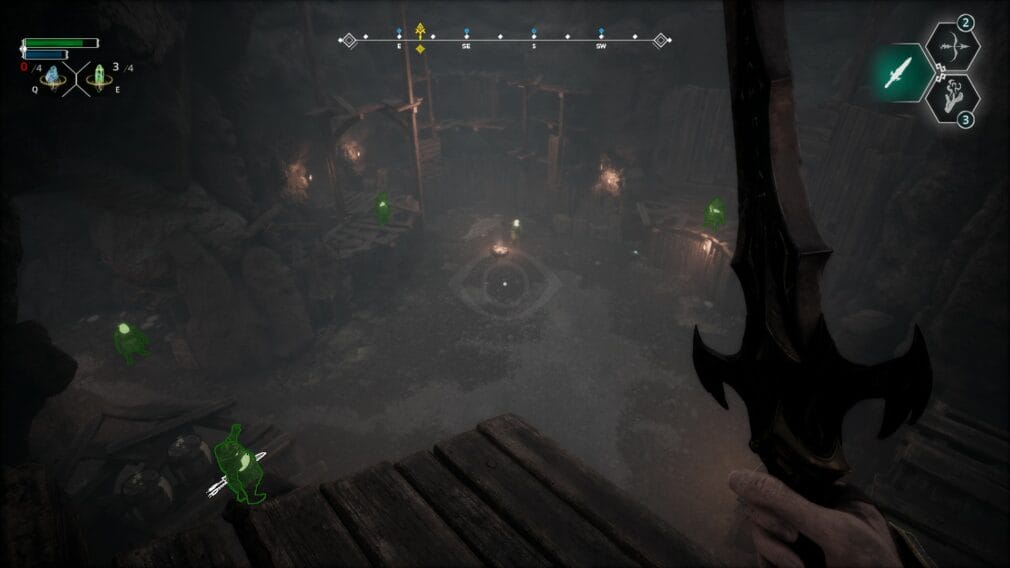Use the blue crystal consumable

point(52,75)
